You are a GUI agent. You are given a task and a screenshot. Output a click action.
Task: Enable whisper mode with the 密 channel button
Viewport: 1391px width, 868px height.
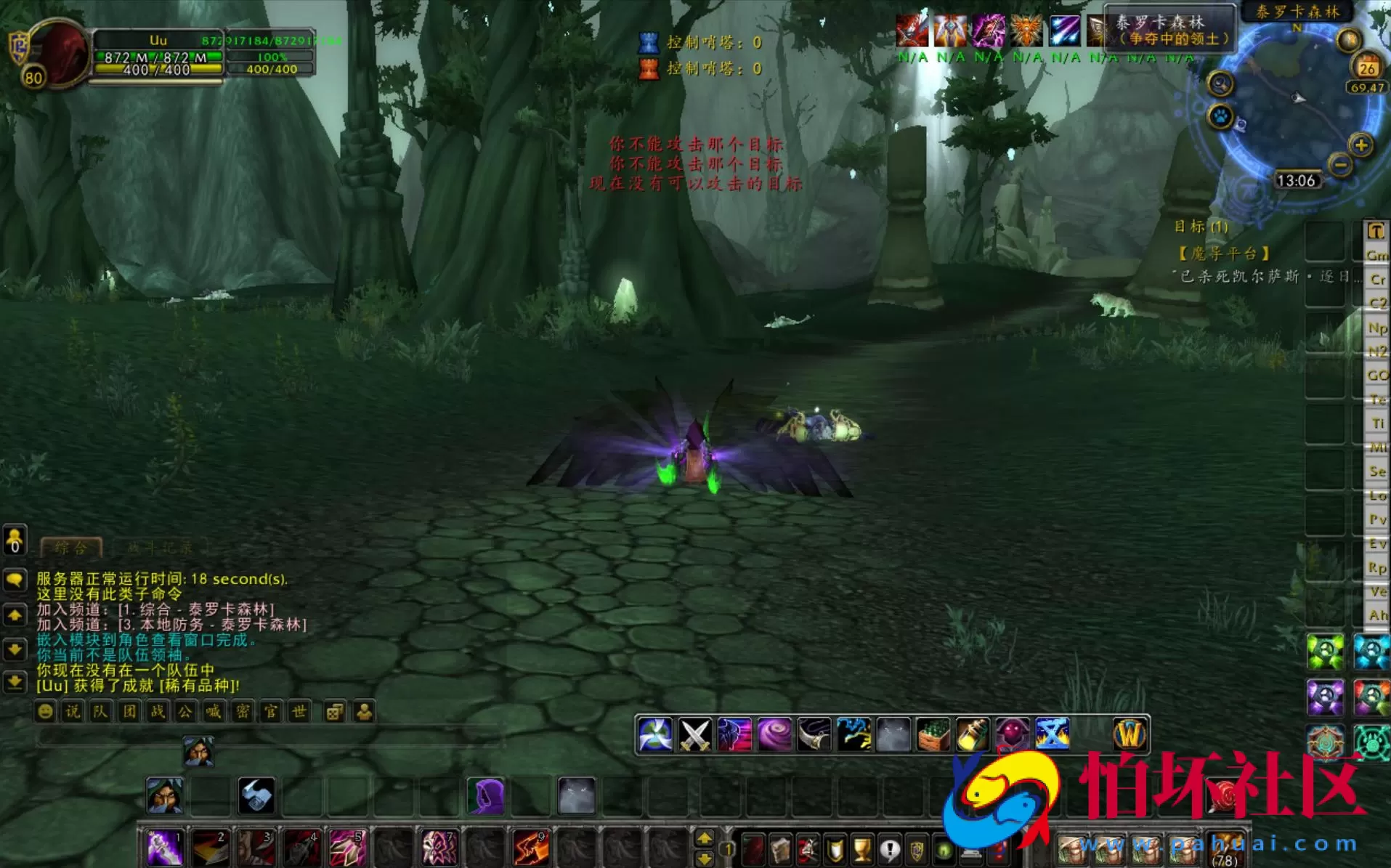point(243,712)
